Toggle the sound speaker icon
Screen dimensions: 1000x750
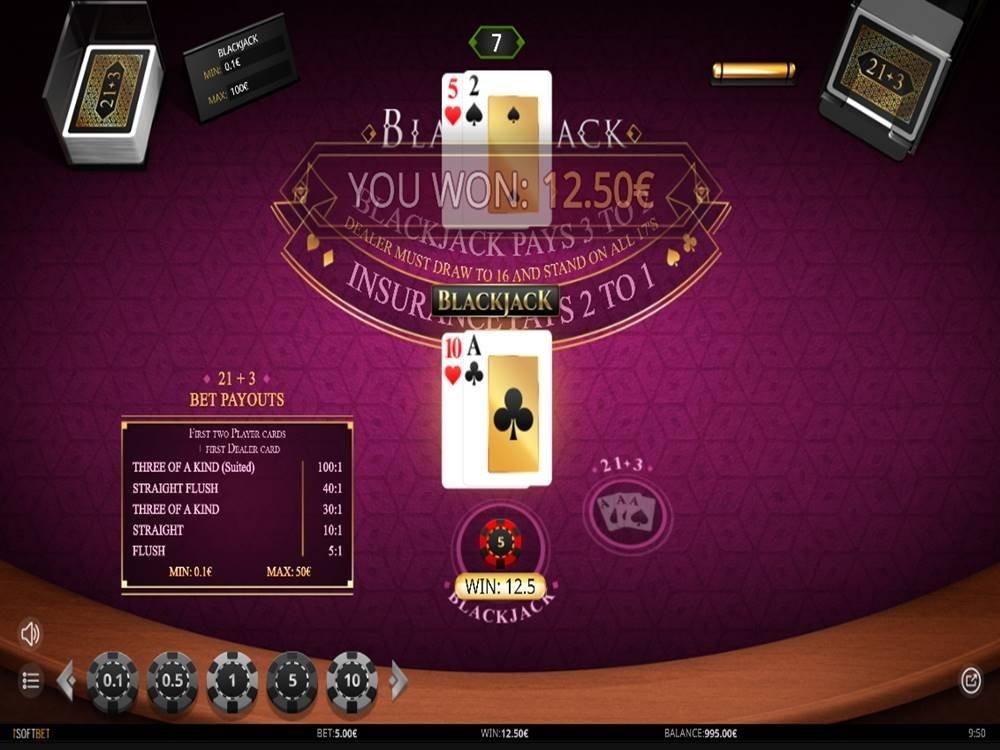(x=30, y=633)
